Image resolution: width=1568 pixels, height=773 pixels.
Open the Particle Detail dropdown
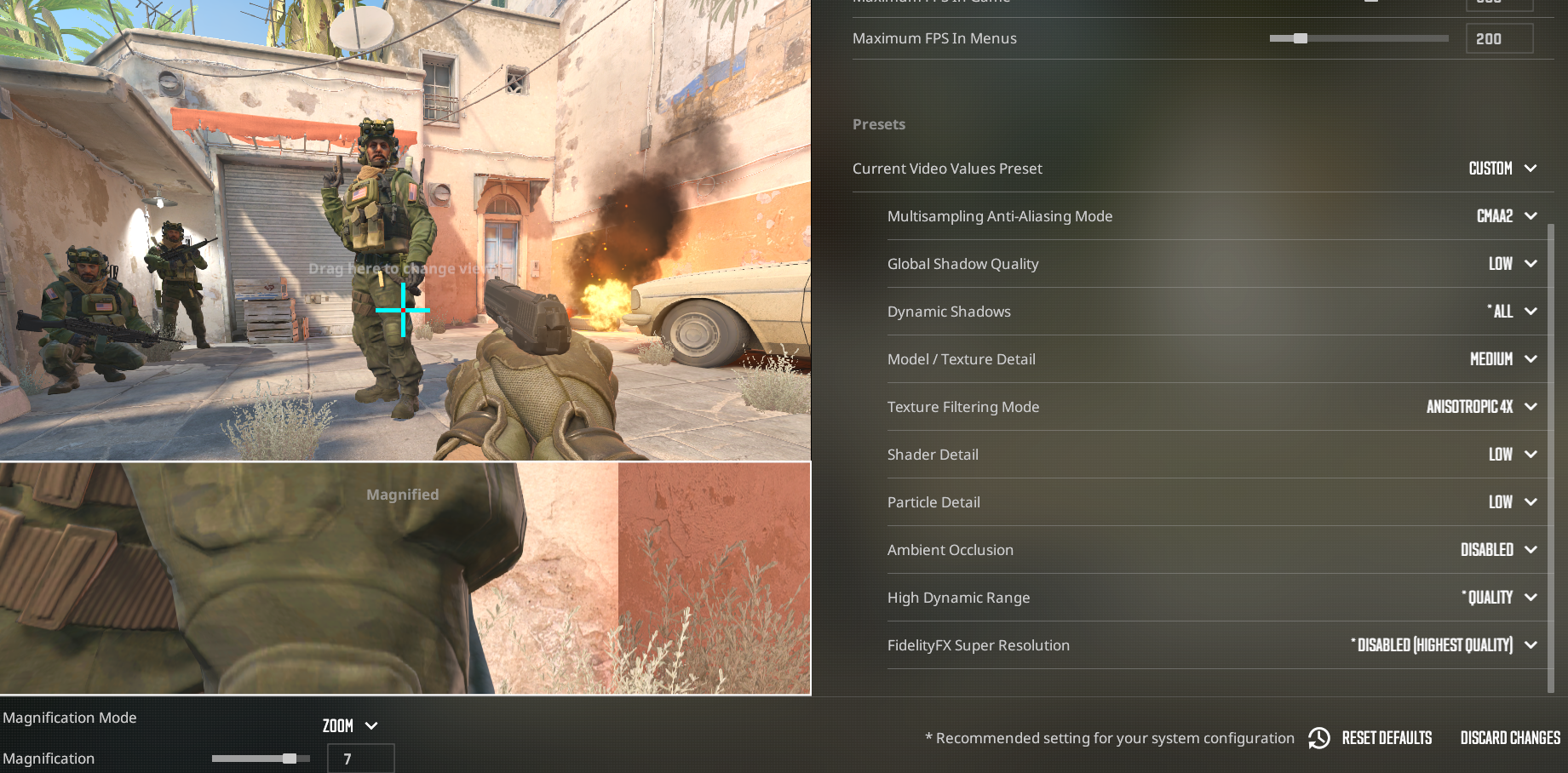(1511, 502)
